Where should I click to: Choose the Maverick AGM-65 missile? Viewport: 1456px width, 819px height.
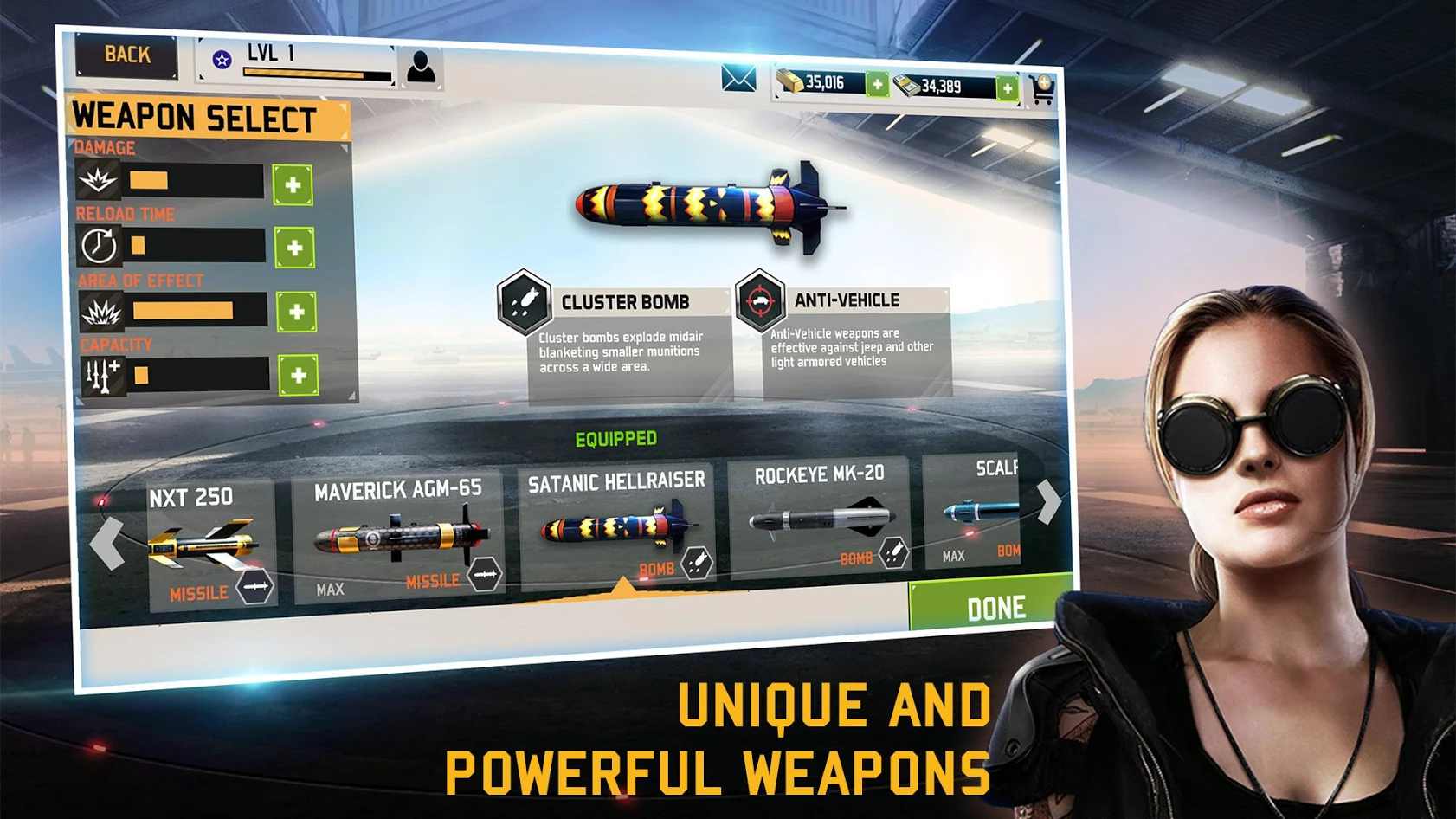point(397,538)
